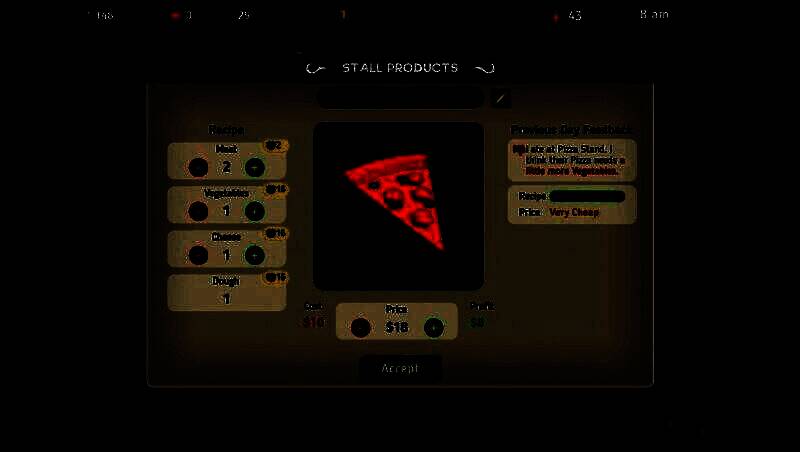Raise the Cheese amount
This screenshot has height=452, width=800.
[x=255, y=255]
